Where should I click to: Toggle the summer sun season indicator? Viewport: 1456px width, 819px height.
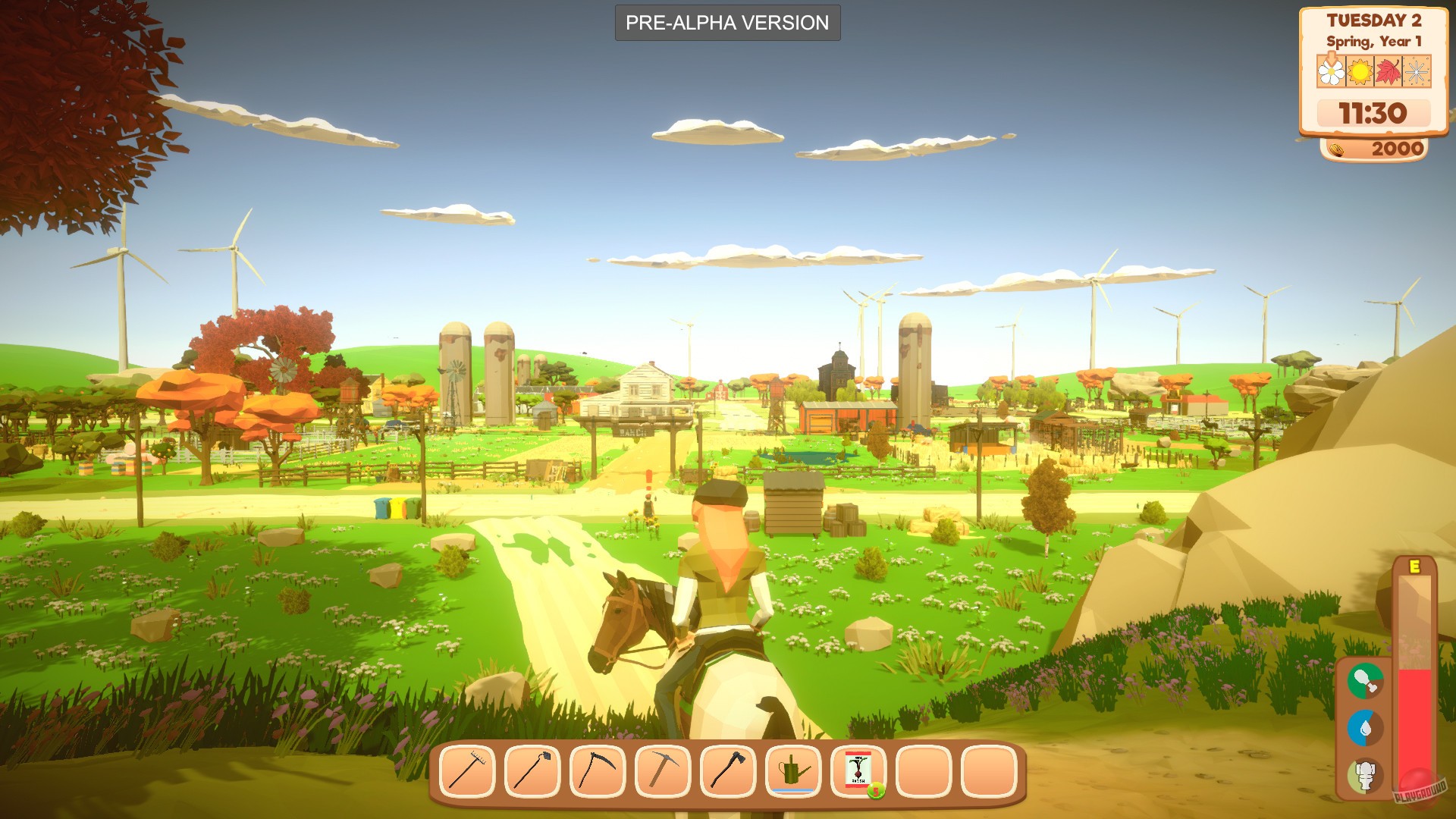click(x=1362, y=71)
